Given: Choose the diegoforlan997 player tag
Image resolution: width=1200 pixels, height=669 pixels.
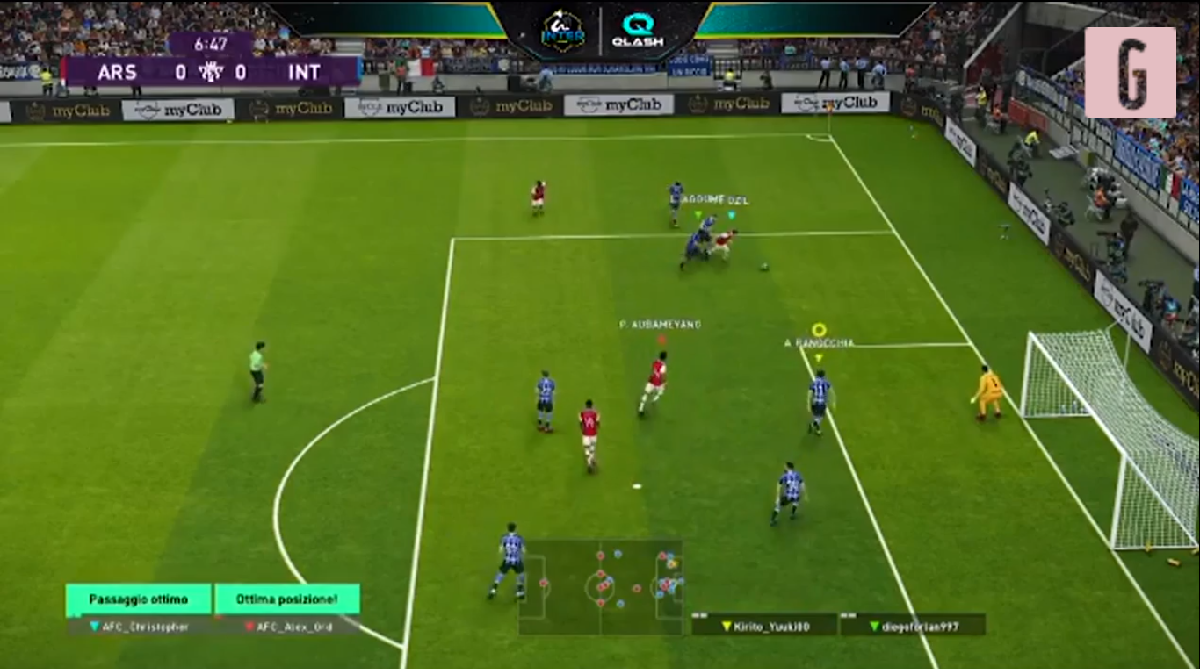Looking at the screenshot, I should pyautogui.click(x=912, y=625).
